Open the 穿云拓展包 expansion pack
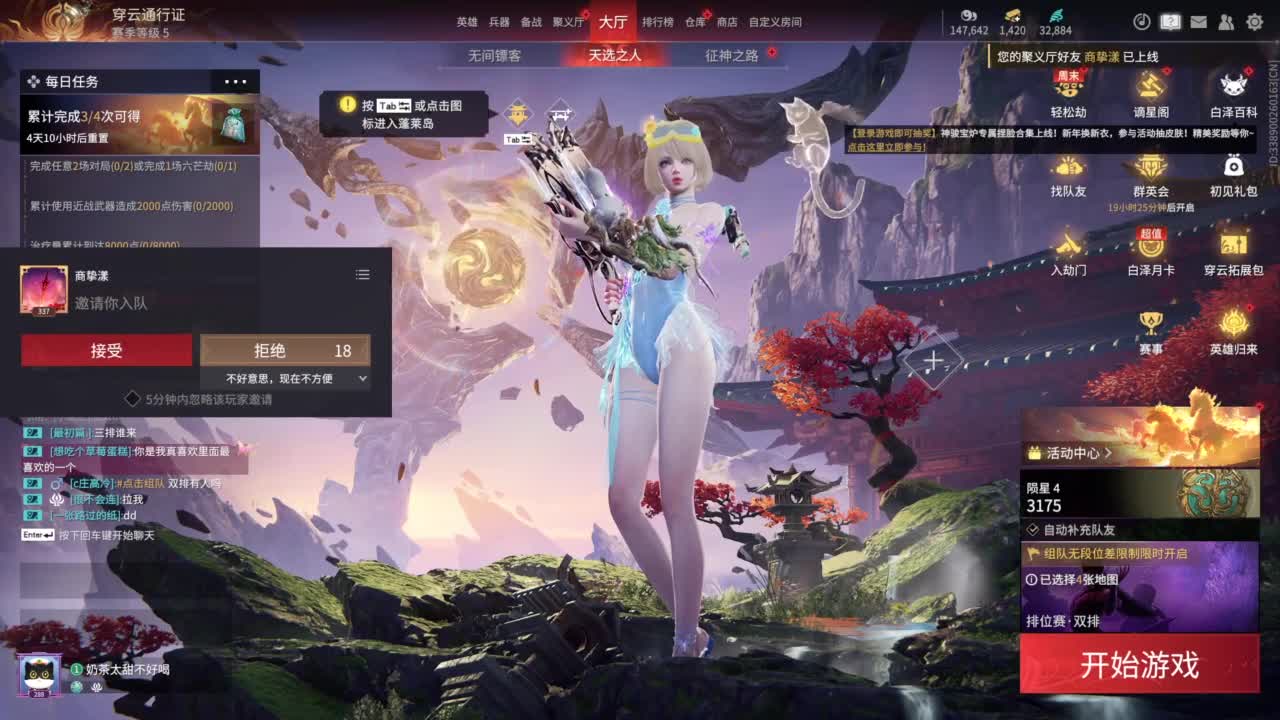 [1232, 253]
